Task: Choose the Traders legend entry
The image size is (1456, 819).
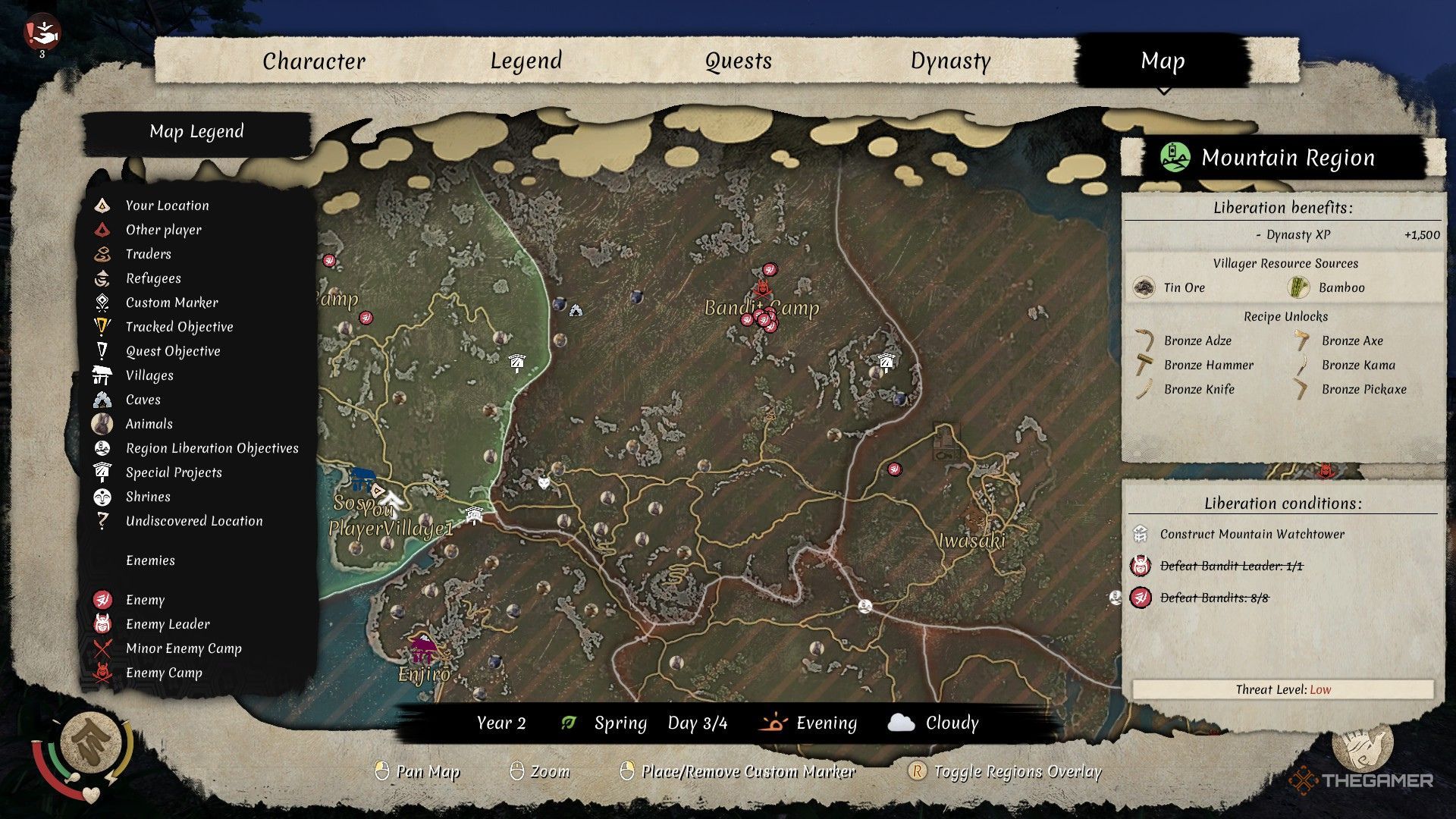Action: [x=149, y=254]
